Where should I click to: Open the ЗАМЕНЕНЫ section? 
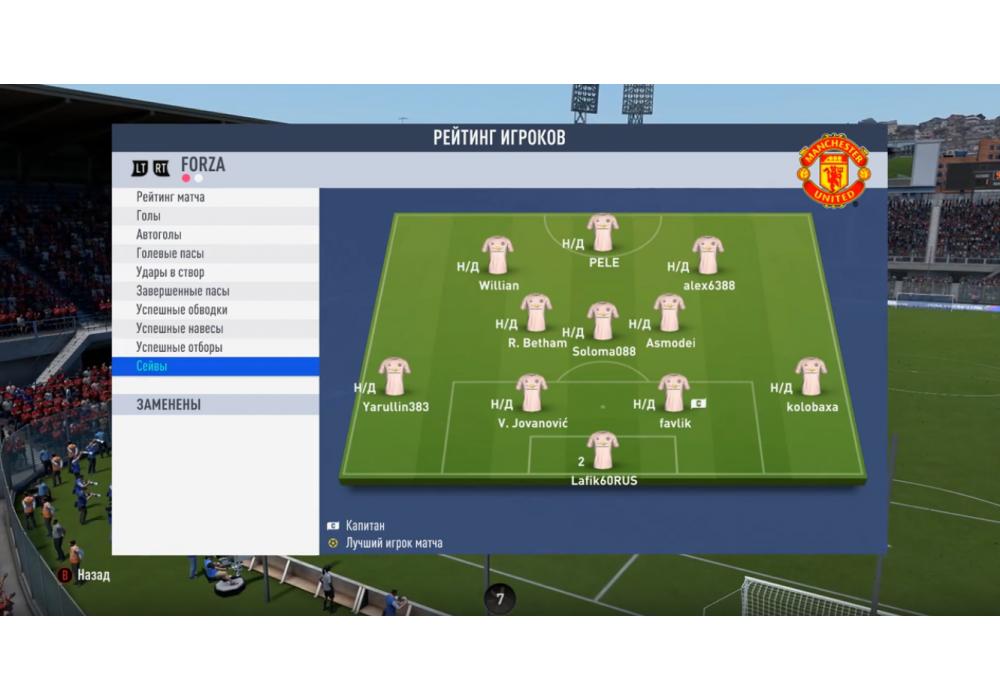(215, 405)
